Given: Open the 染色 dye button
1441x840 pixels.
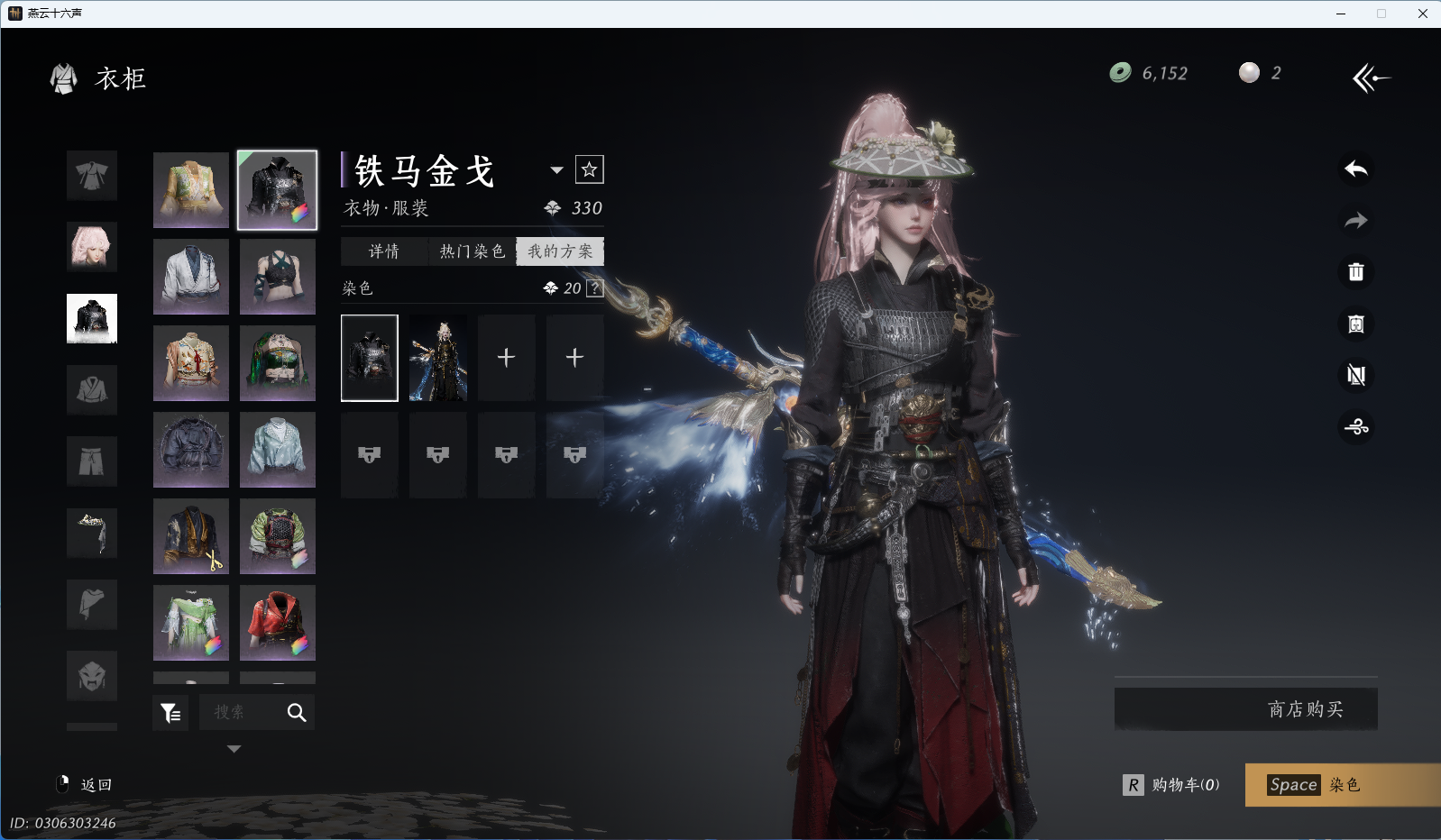Looking at the screenshot, I should 1342,785.
